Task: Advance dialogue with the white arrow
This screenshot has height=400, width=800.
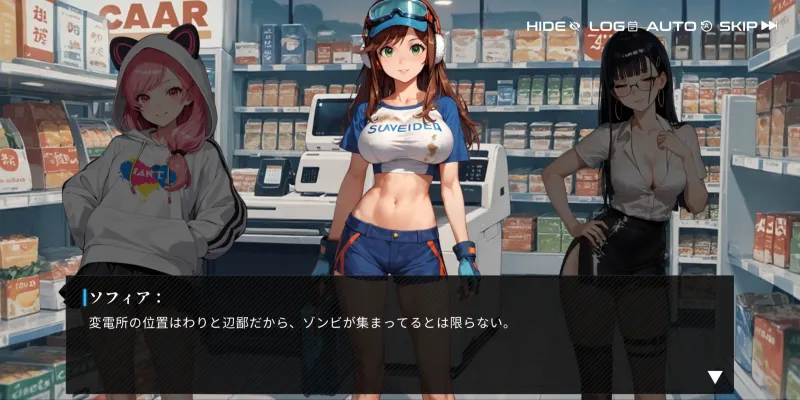Action: [715, 377]
